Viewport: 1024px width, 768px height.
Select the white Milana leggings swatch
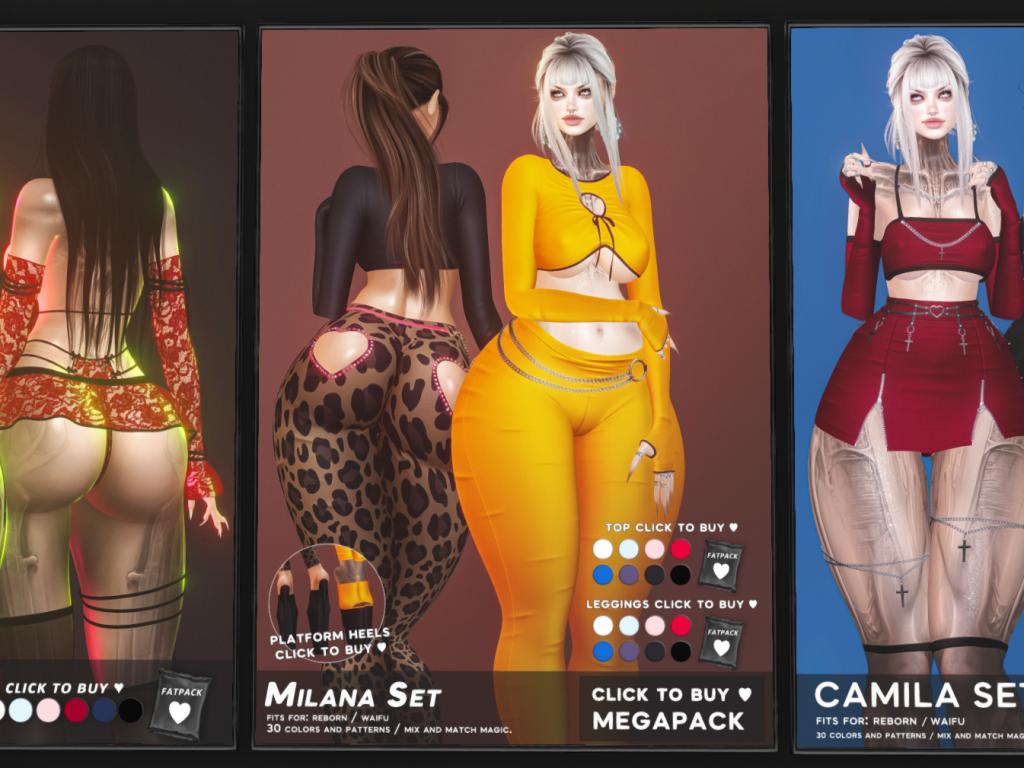tap(602, 626)
